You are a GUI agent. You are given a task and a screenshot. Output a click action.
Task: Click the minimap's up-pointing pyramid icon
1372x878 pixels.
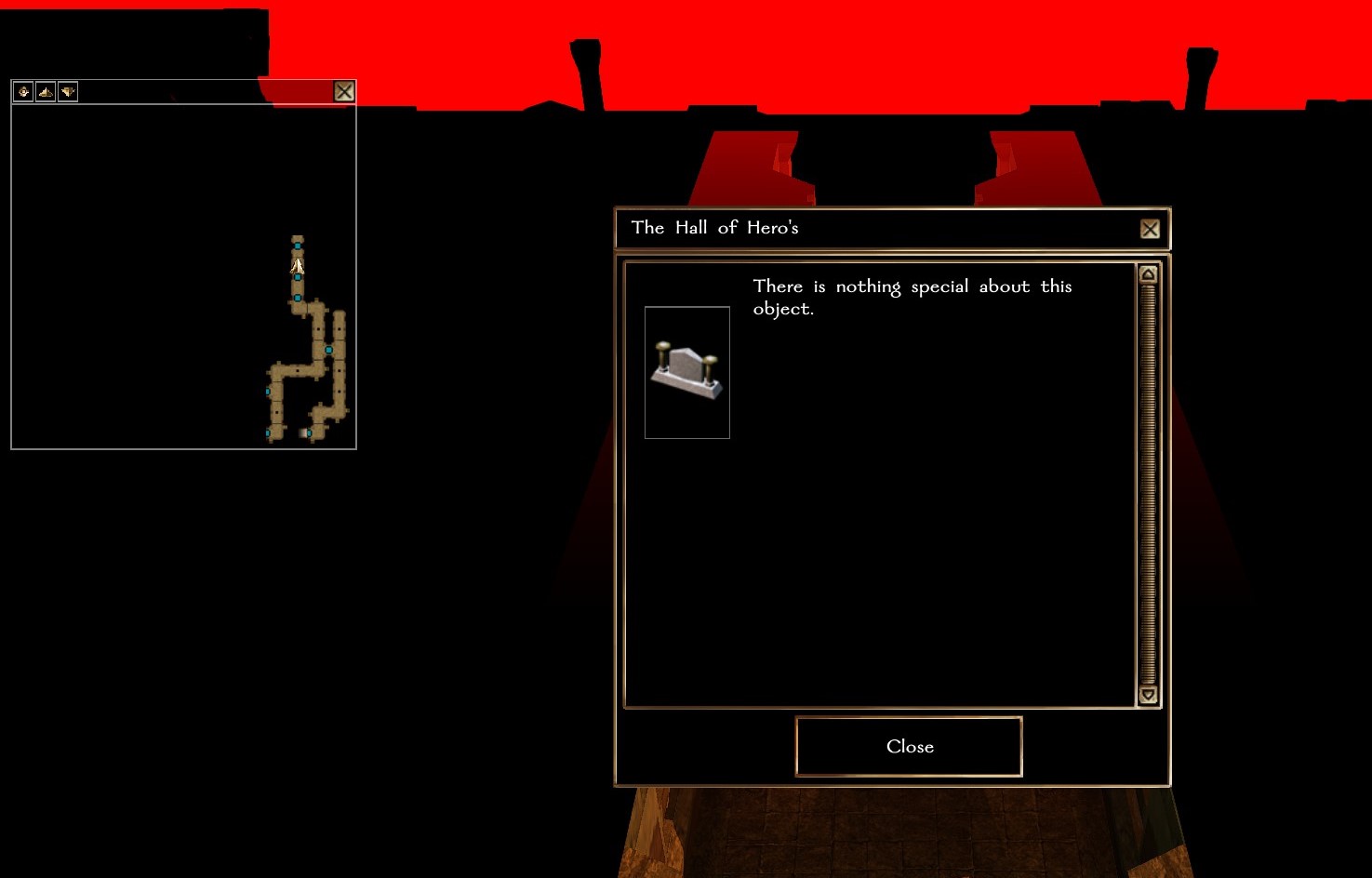point(46,91)
